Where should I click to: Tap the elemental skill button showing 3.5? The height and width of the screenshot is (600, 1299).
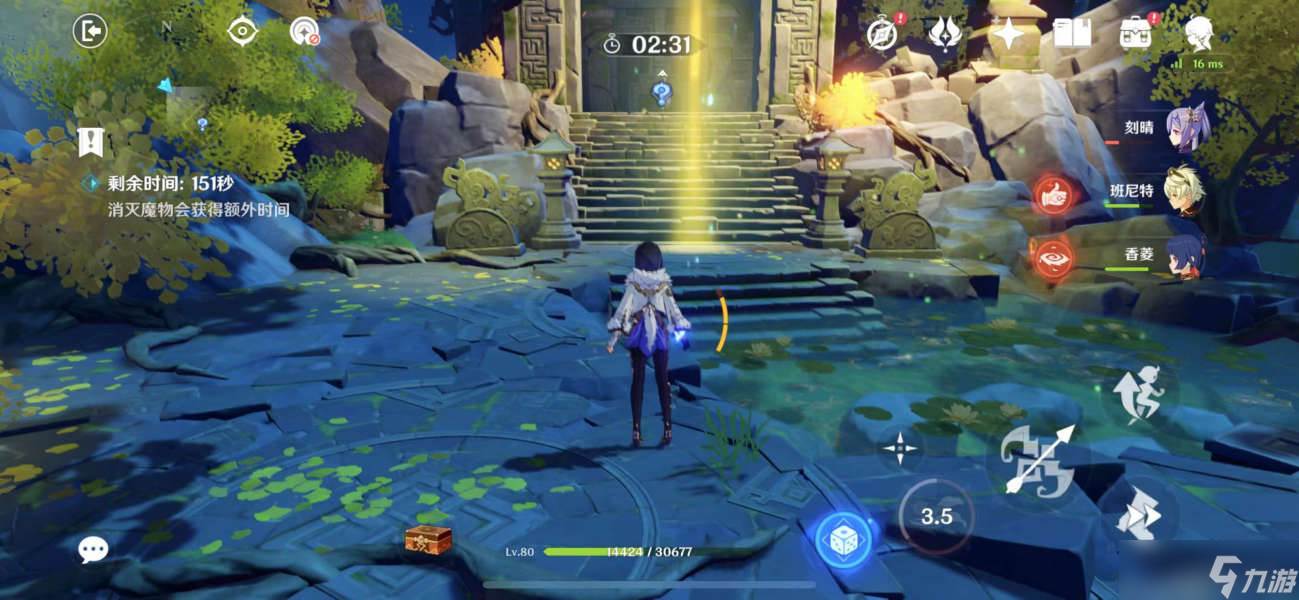pyautogui.click(x=936, y=517)
